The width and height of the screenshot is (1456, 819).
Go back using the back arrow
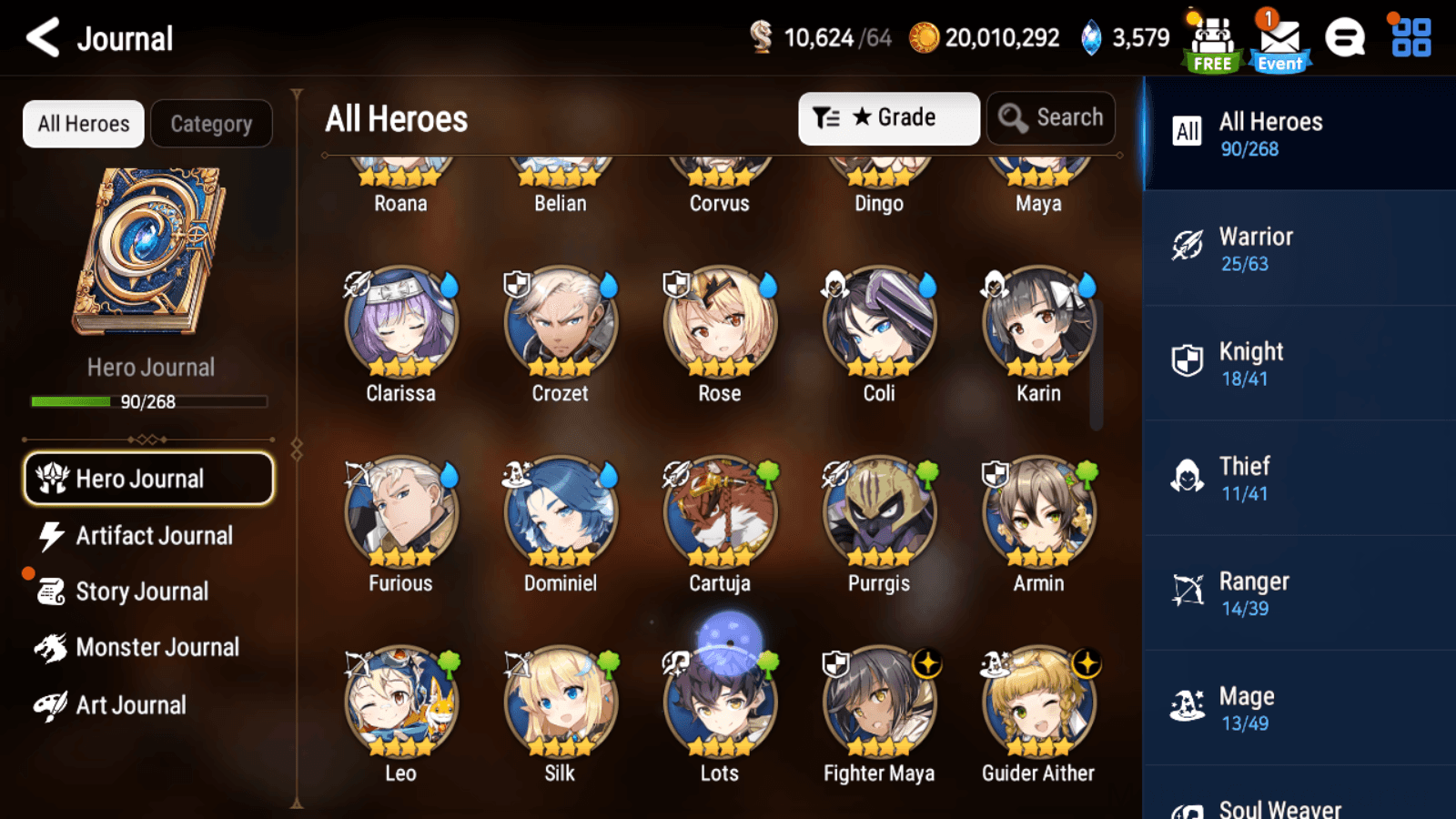42,38
